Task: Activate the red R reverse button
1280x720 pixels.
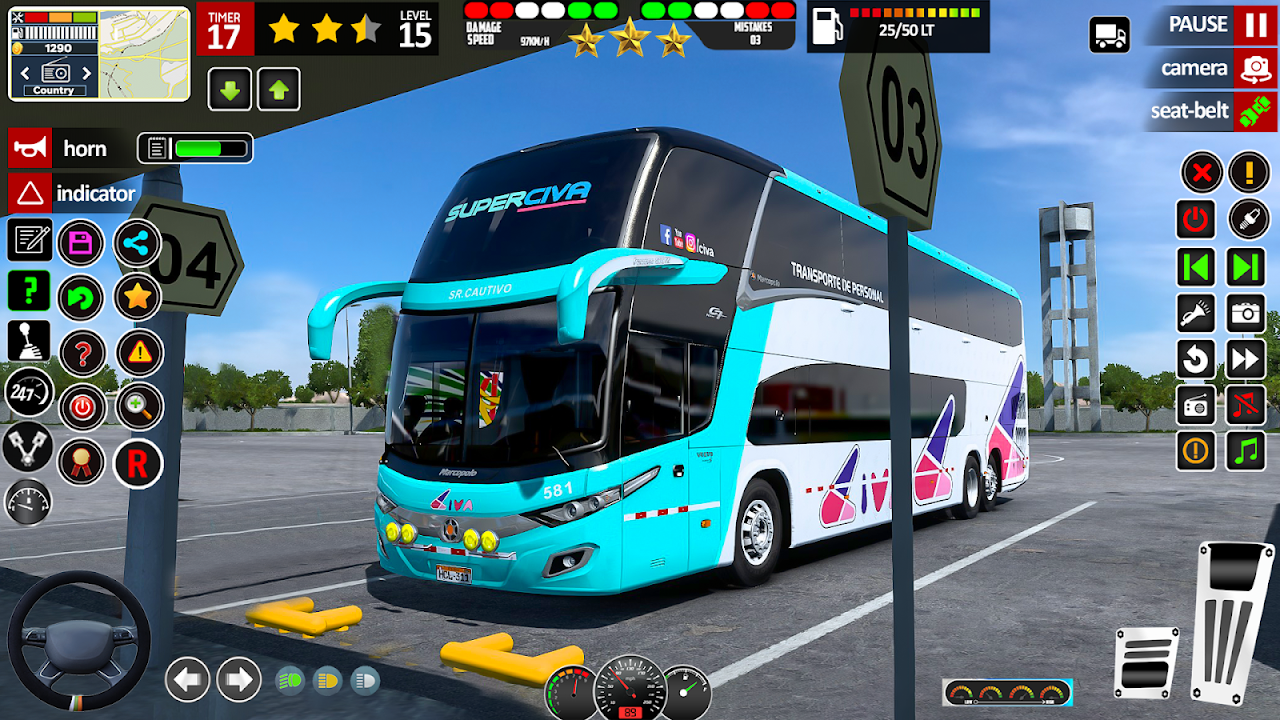Action: tap(138, 464)
